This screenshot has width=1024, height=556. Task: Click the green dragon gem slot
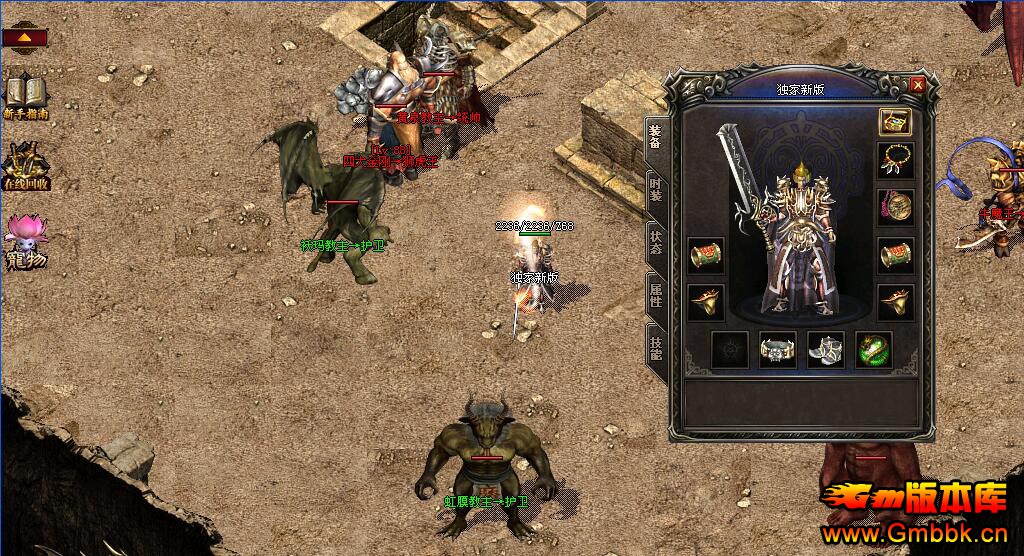pyautogui.click(x=874, y=350)
